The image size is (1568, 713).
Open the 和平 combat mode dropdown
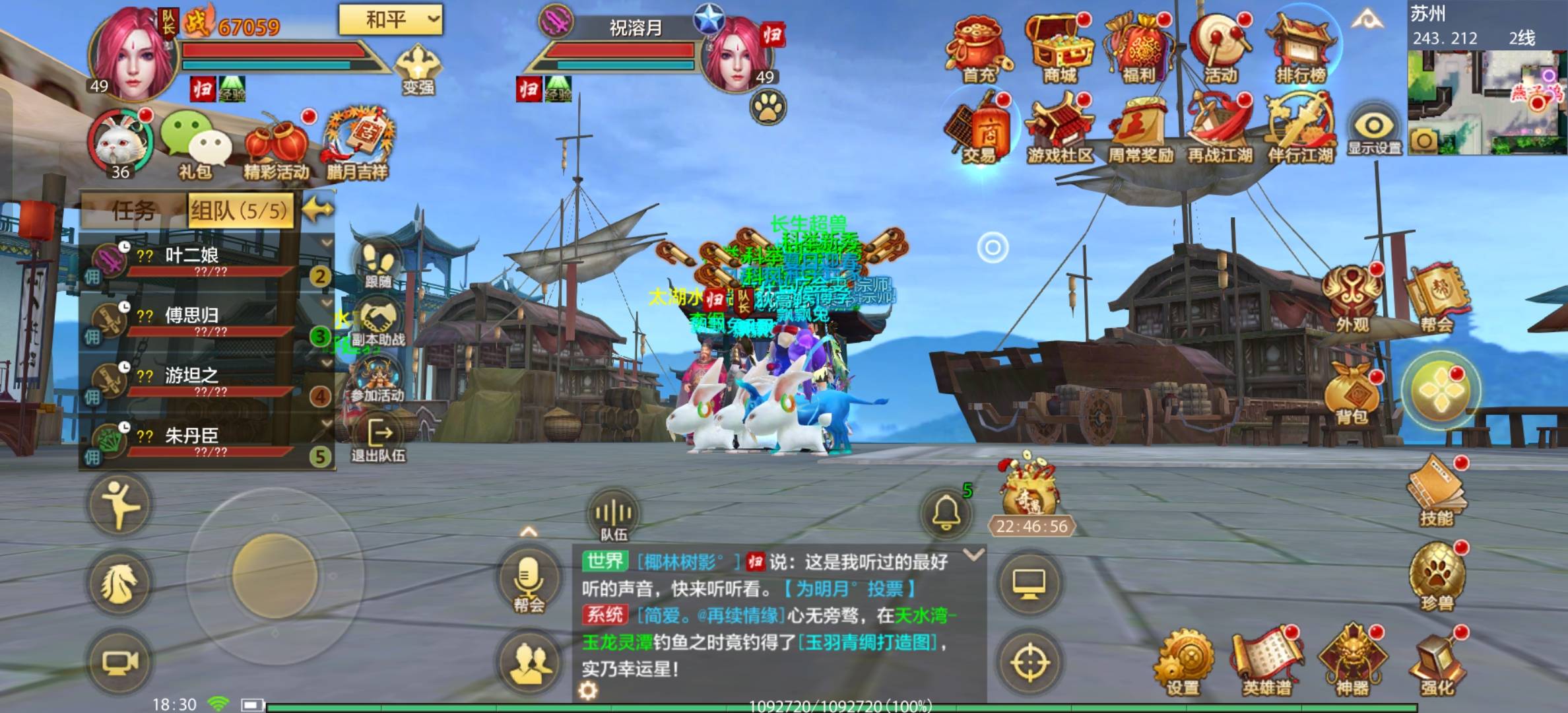390,20
